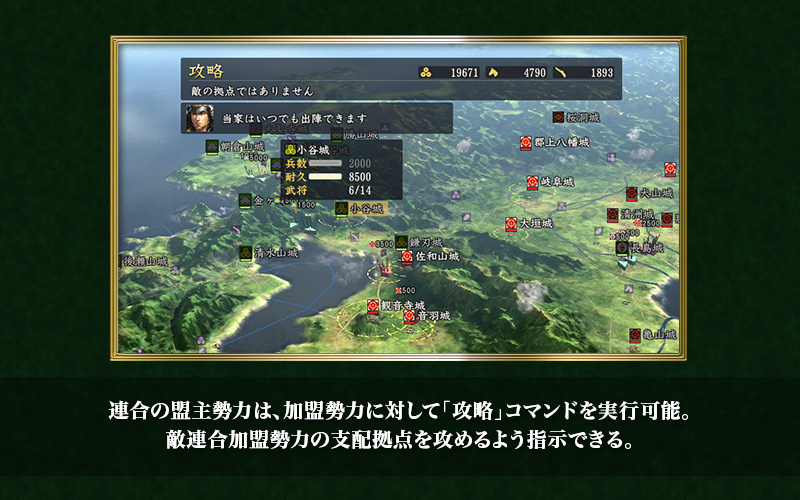Choose the 音羽城 castle marker

click(x=409, y=316)
